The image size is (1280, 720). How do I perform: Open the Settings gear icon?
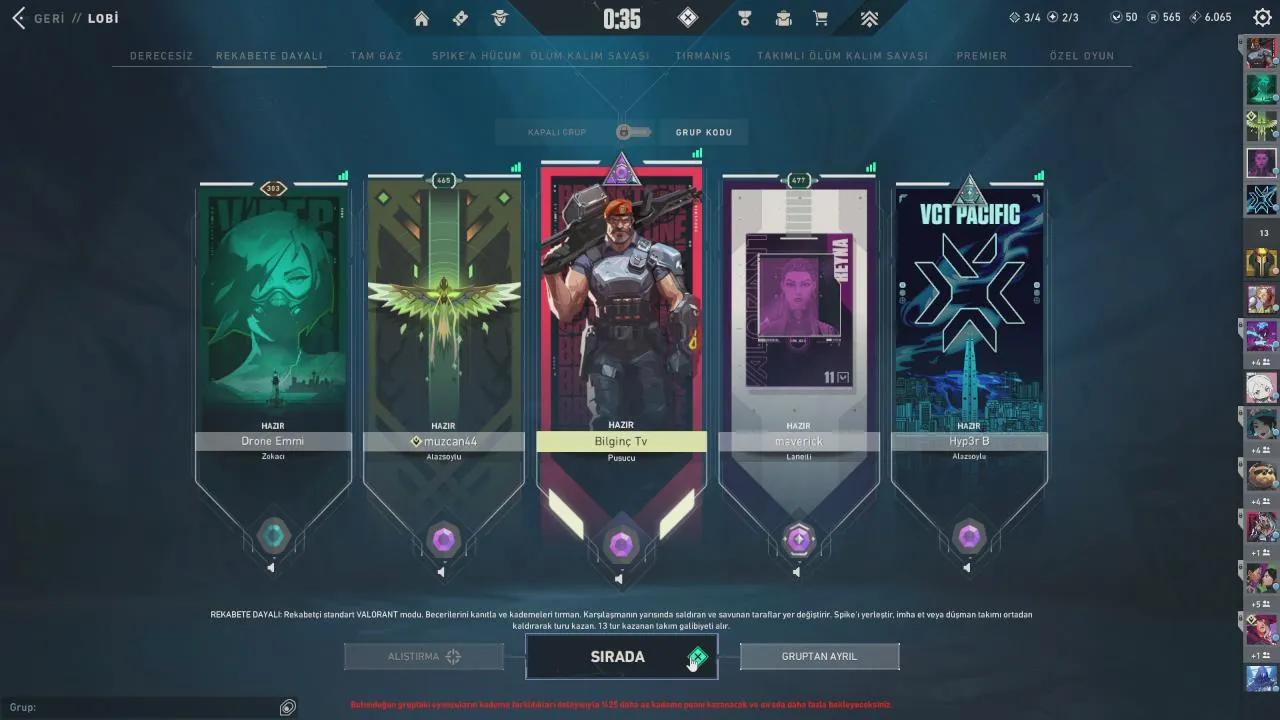click(1260, 16)
